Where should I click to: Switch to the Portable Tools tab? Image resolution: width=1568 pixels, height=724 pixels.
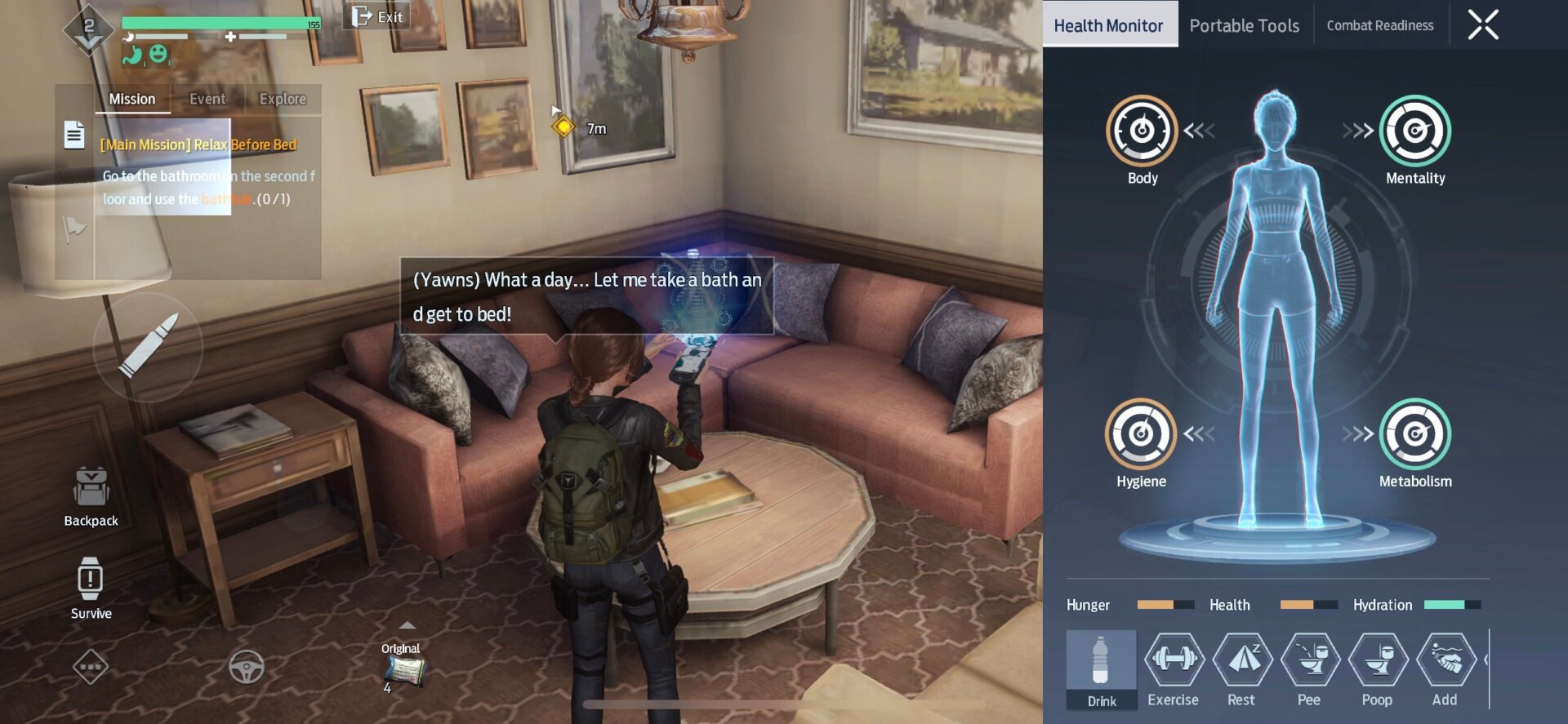[1243, 24]
